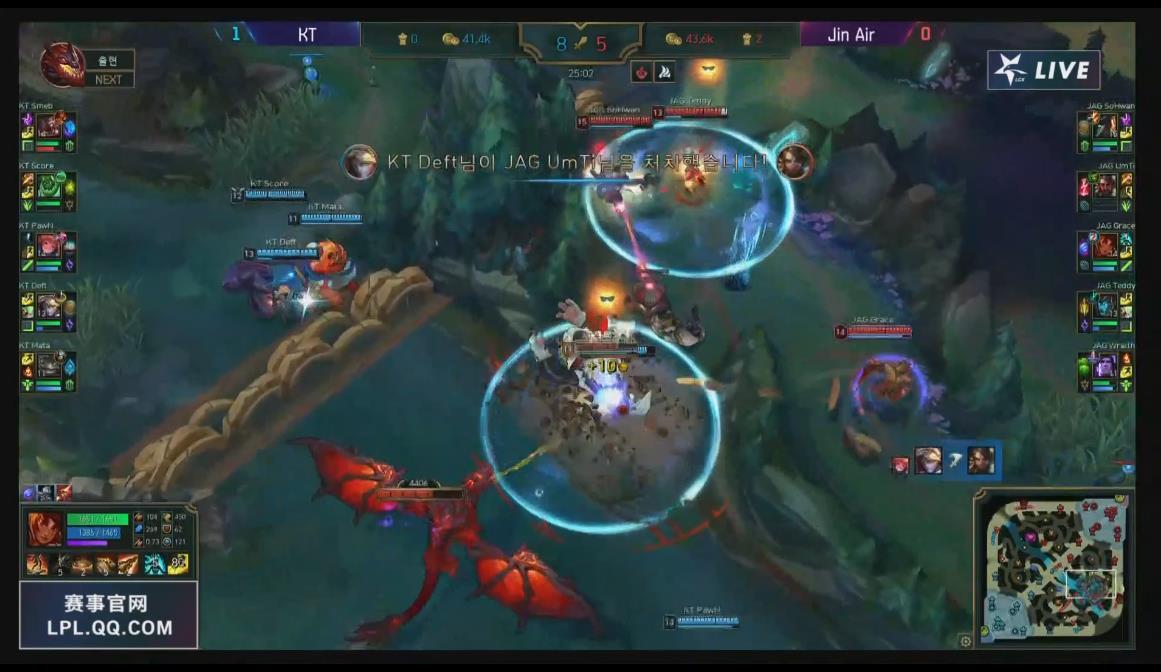Screen dimensions: 1161x672
Task: Click the LIVE broadcast logo
Action: point(1044,70)
